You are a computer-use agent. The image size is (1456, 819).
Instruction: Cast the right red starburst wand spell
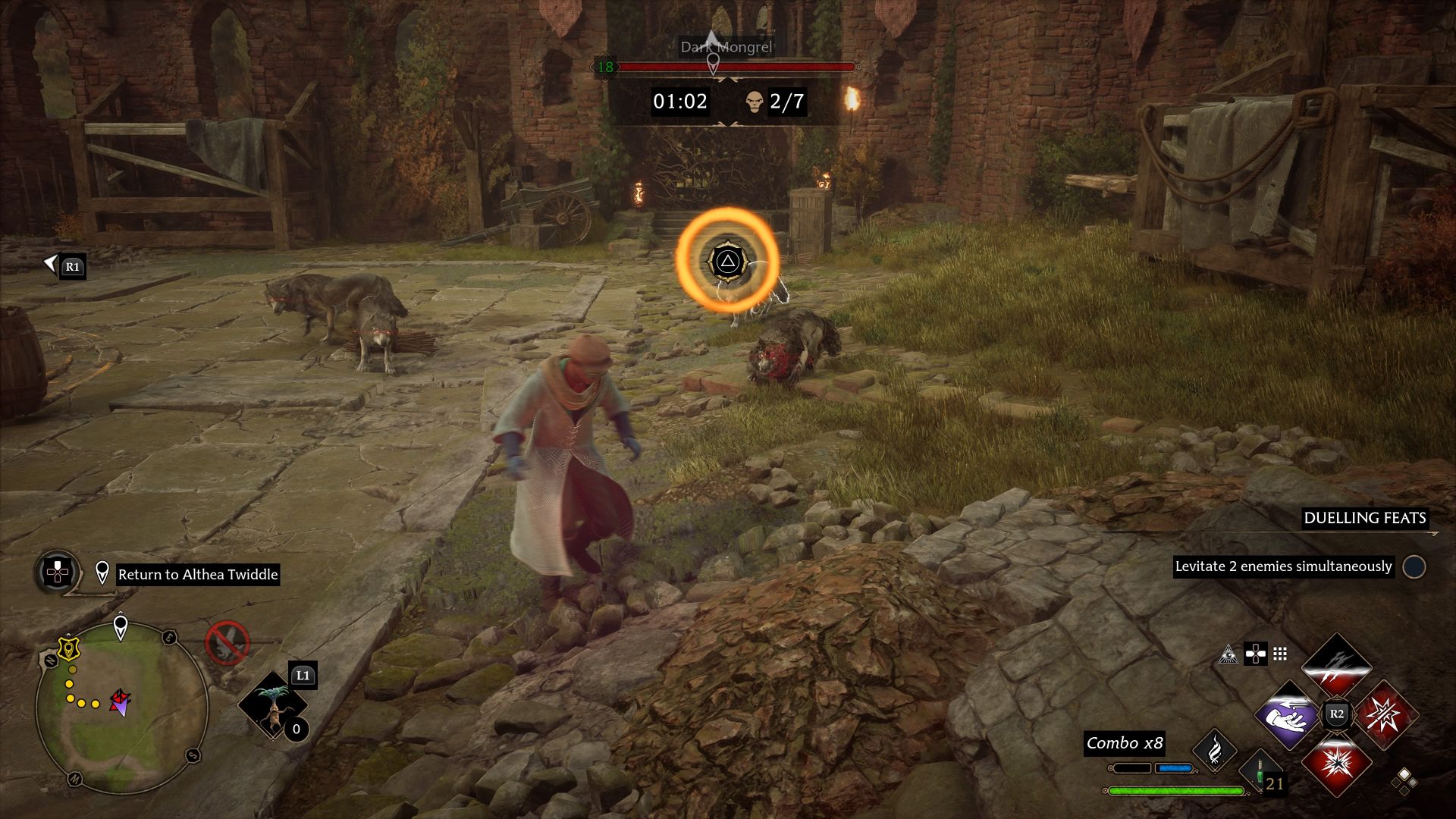click(x=1385, y=714)
